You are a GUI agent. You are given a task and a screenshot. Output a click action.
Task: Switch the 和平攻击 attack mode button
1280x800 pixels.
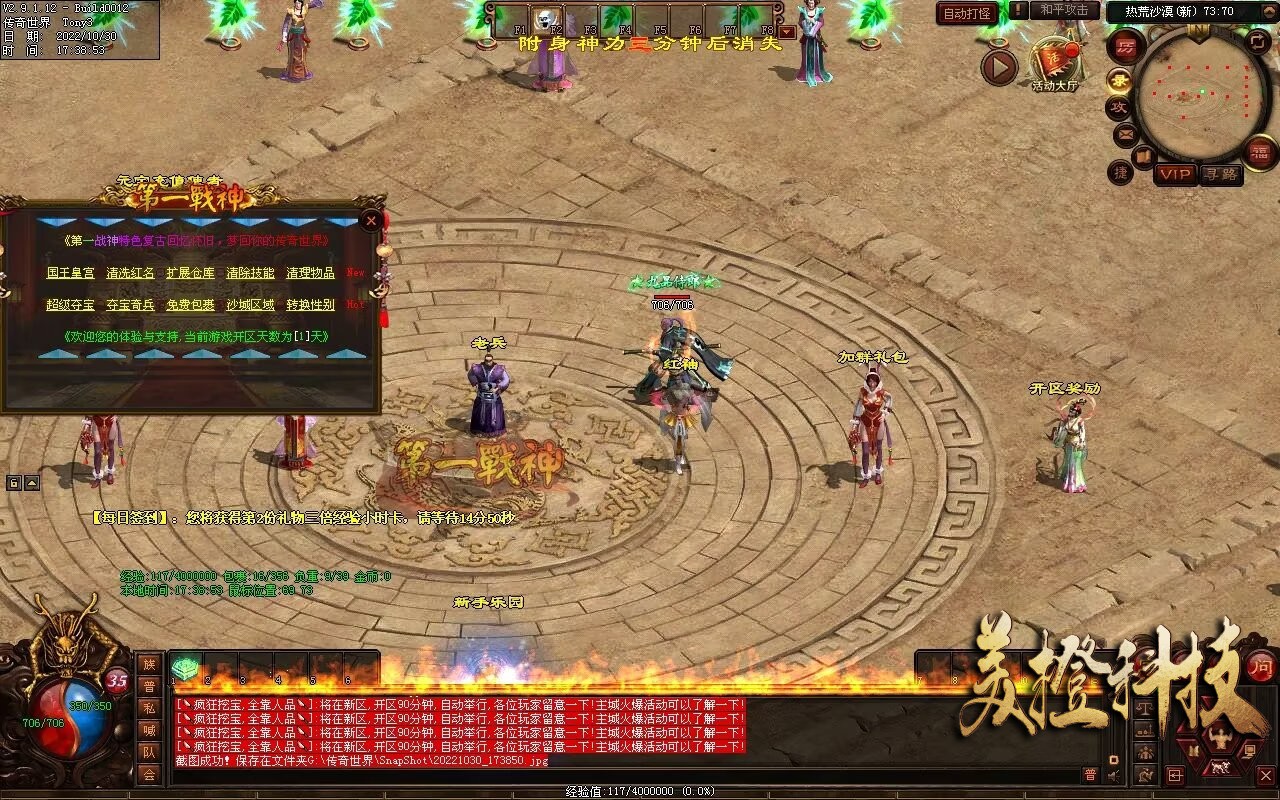coord(1063,10)
